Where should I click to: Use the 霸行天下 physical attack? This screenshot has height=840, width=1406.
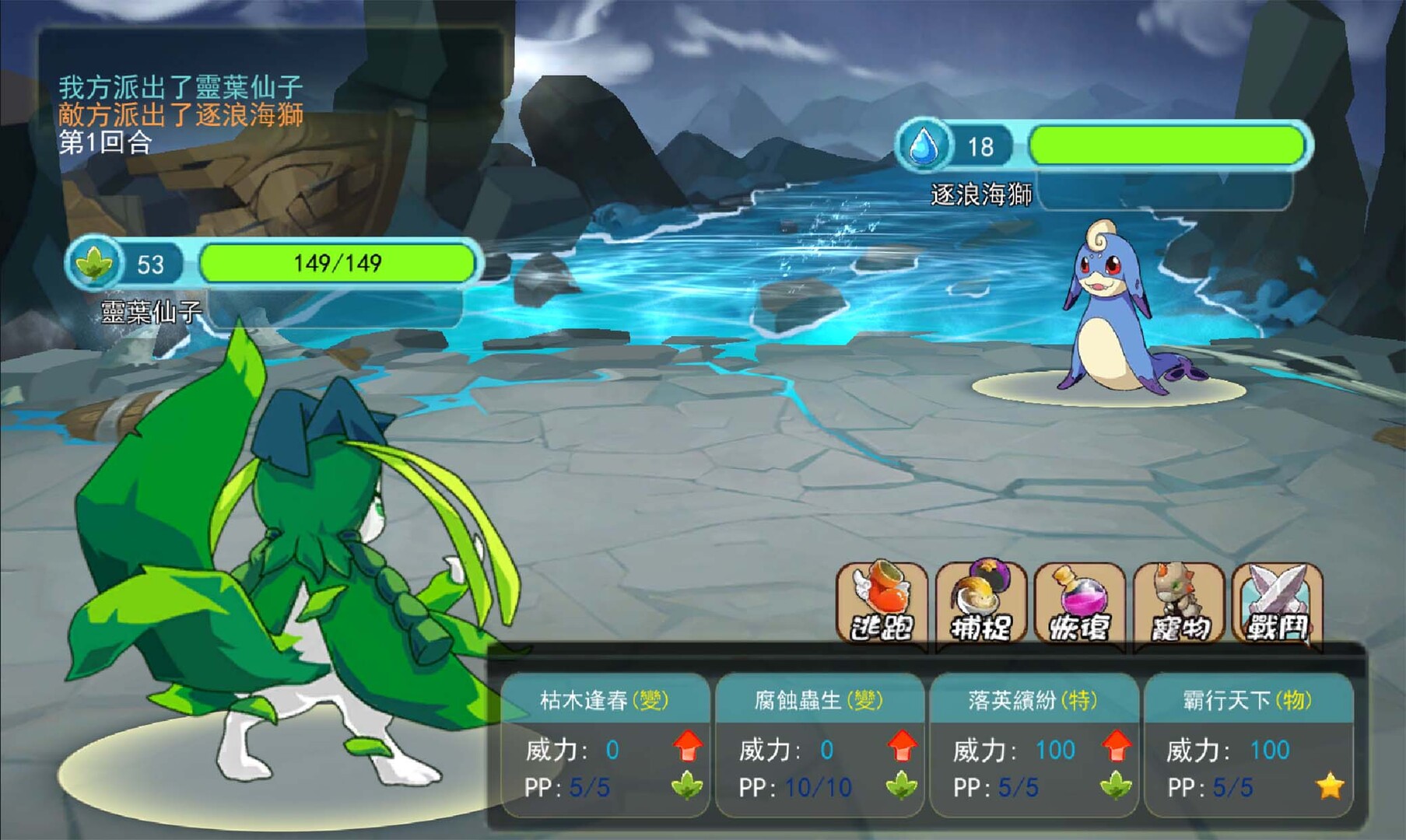pos(1248,745)
